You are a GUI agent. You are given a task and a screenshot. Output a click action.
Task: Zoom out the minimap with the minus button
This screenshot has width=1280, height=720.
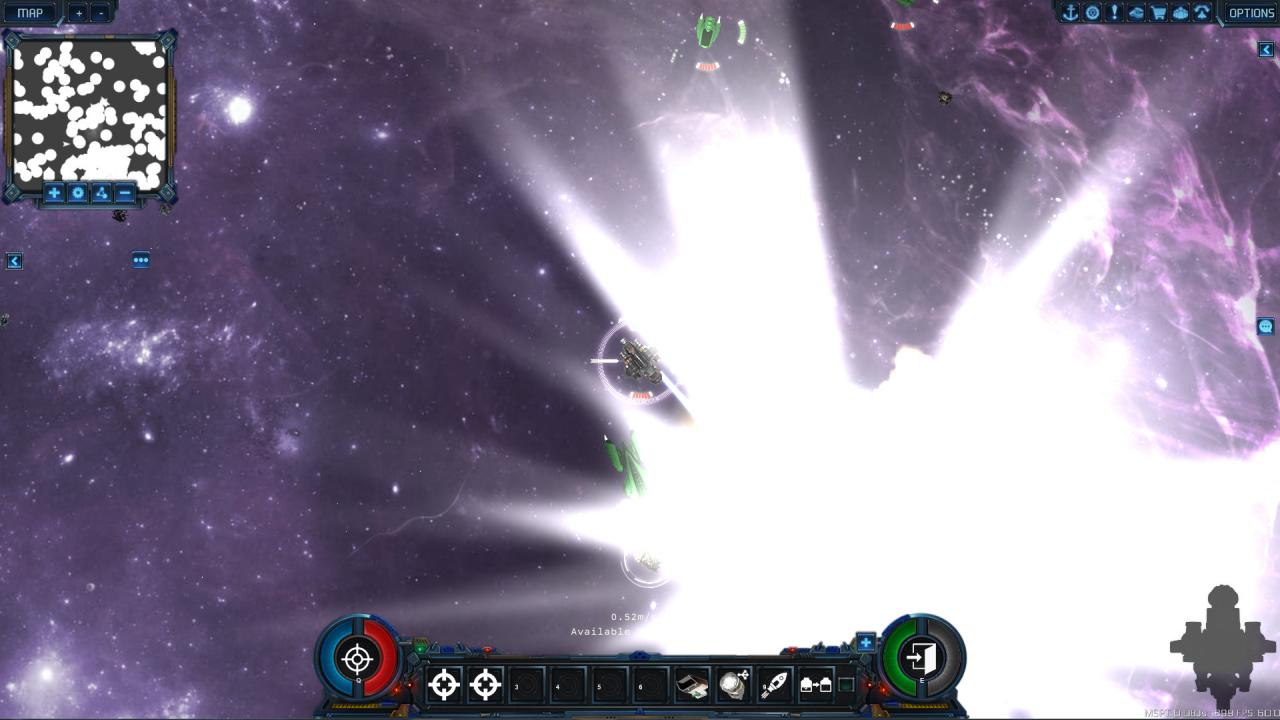[125, 193]
